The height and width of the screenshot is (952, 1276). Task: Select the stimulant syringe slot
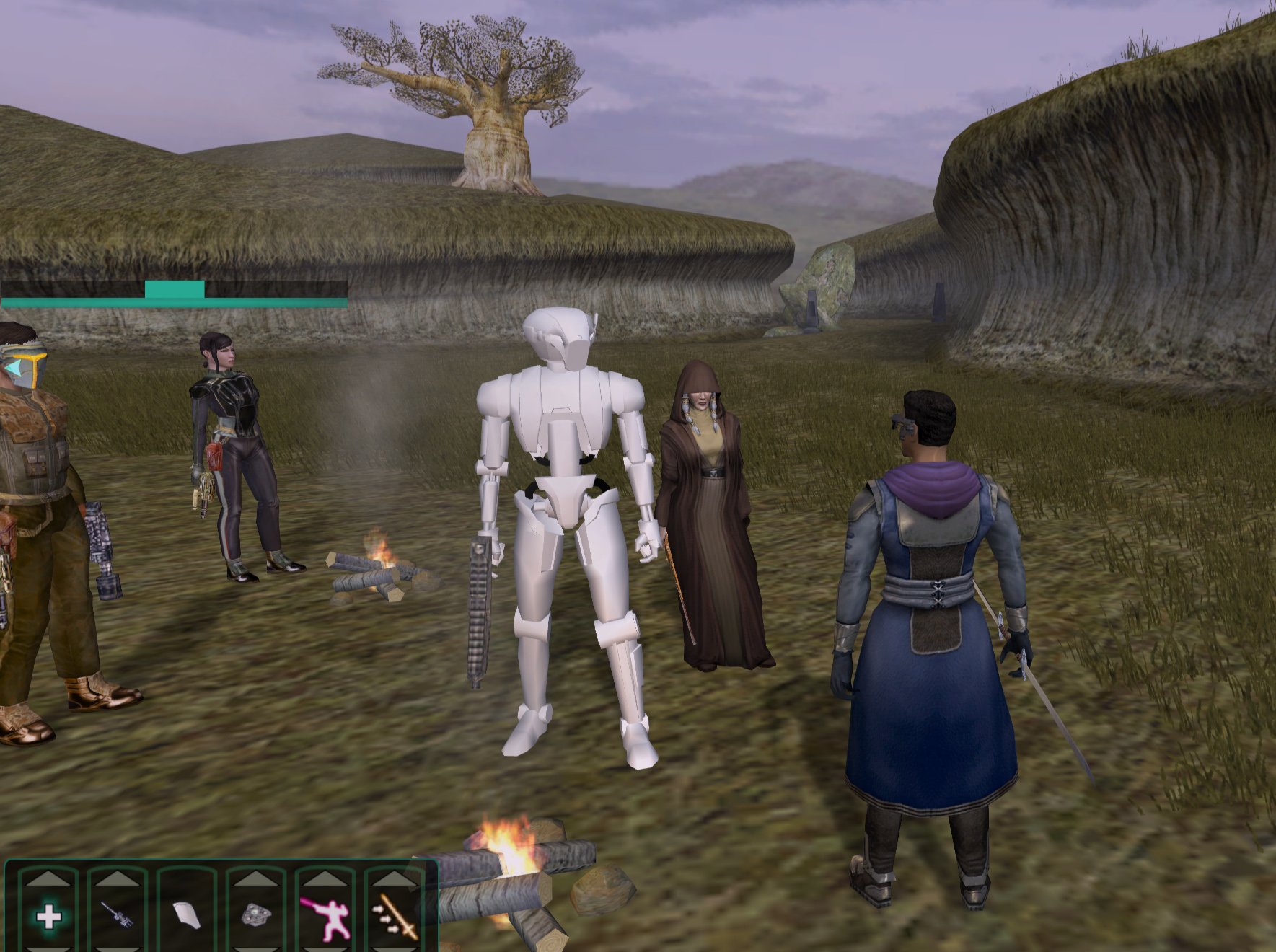pyautogui.click(x=117, y=916)
